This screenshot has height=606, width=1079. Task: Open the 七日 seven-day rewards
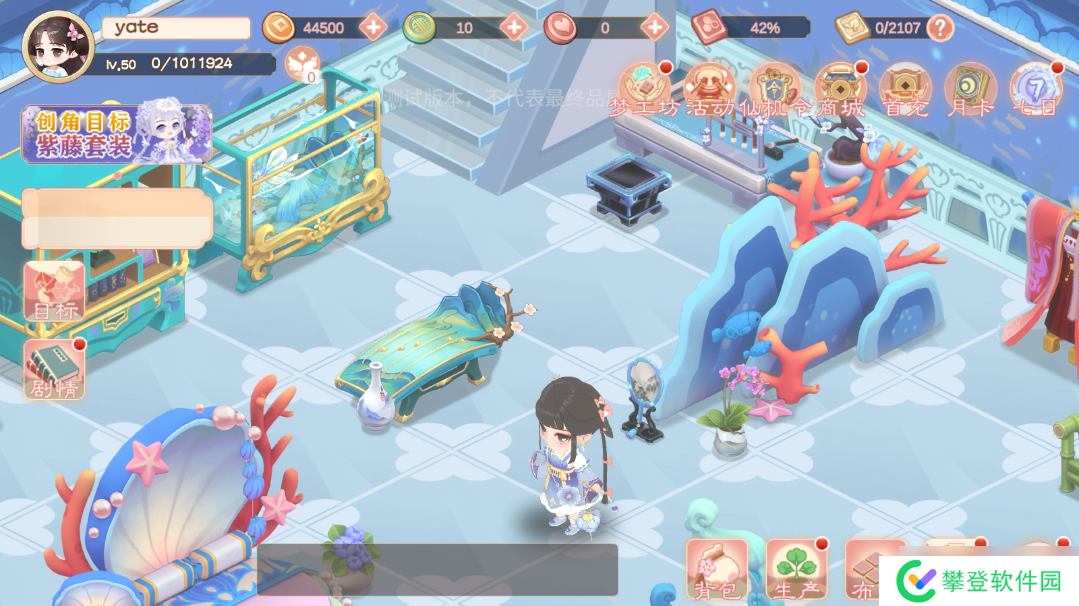pos(1035,90)
